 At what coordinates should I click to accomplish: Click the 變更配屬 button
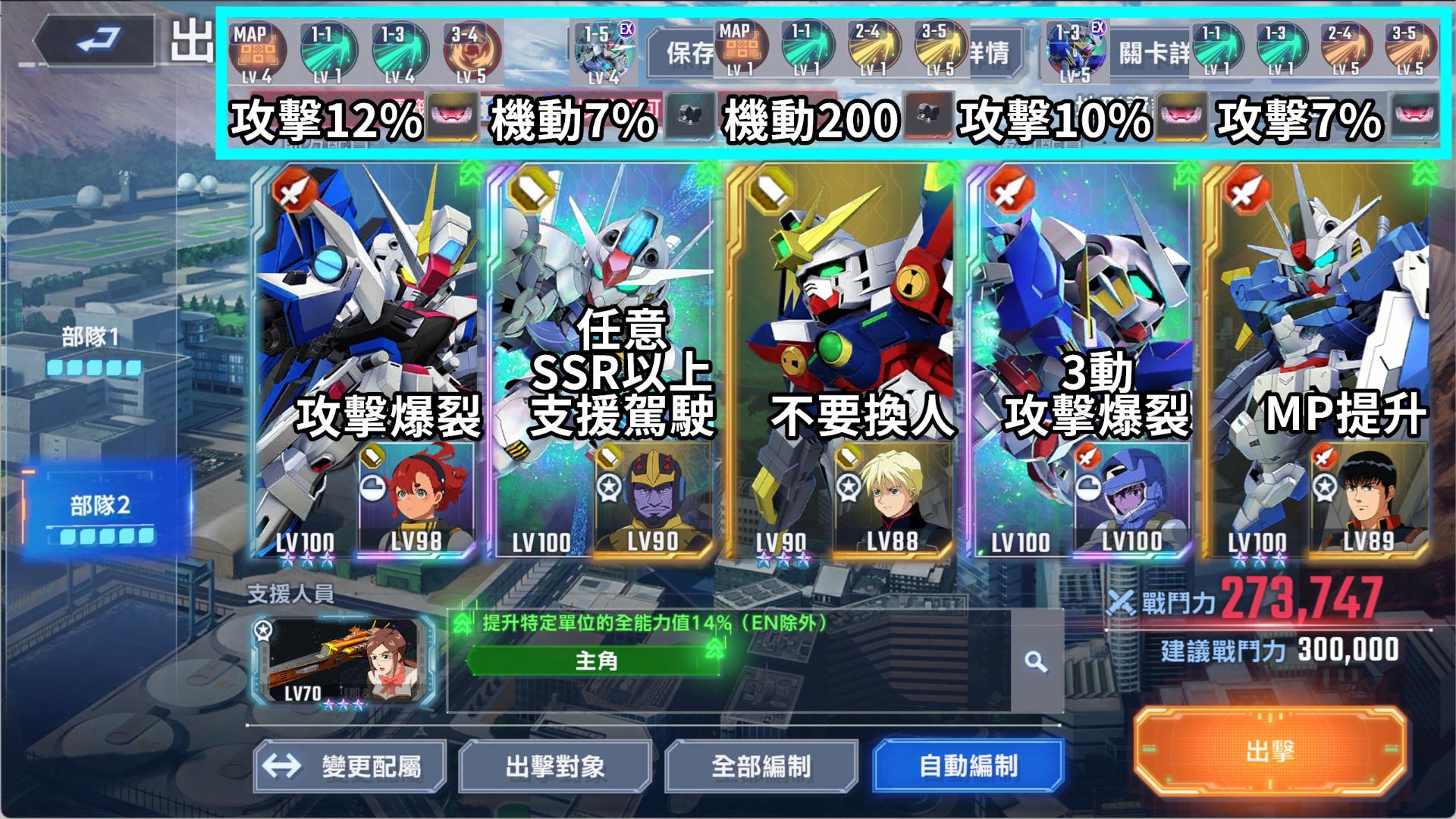coord(350,767)
